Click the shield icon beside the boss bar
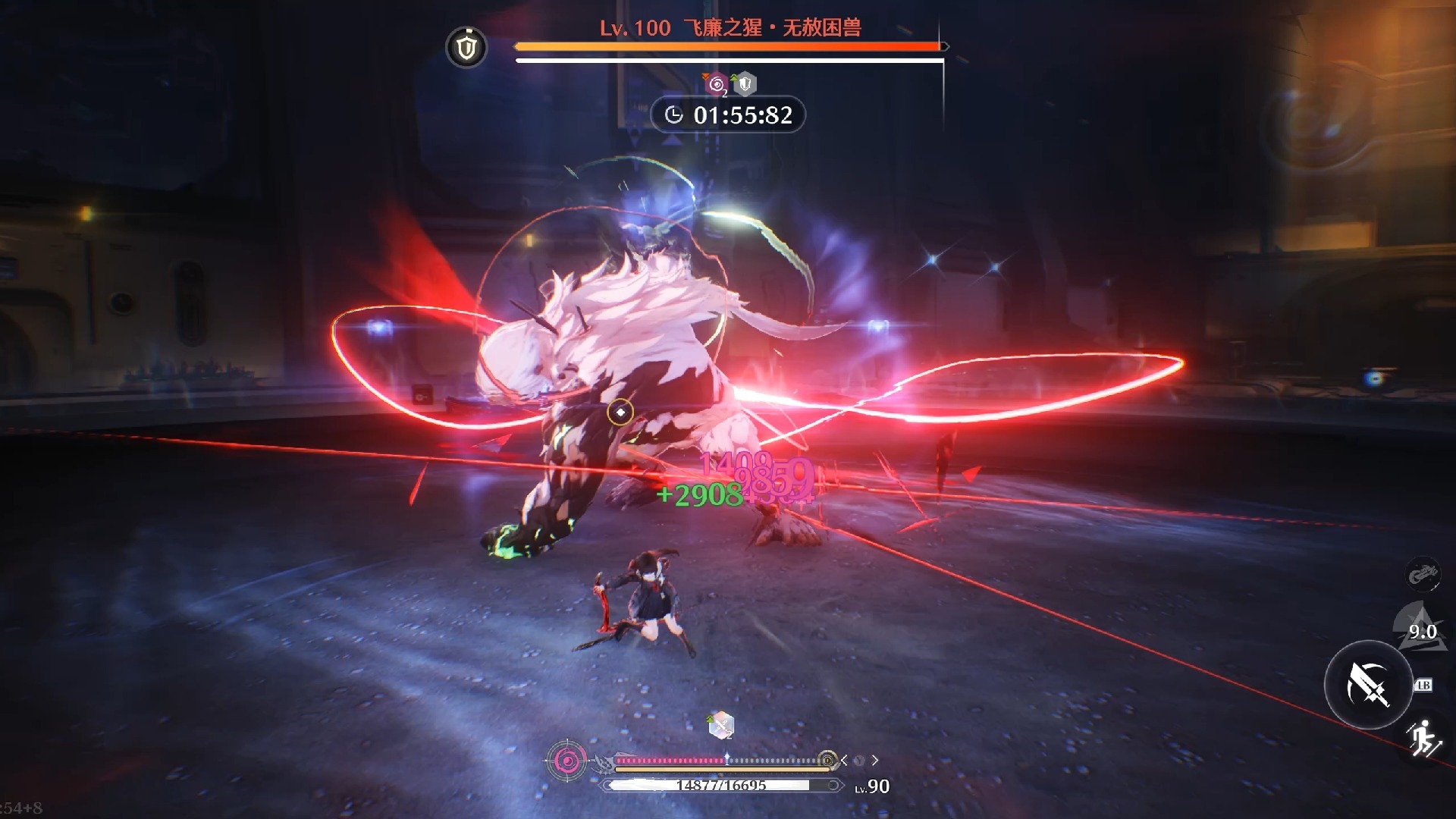This screenshot has height=819, width=1456. (x=466, y=48)
